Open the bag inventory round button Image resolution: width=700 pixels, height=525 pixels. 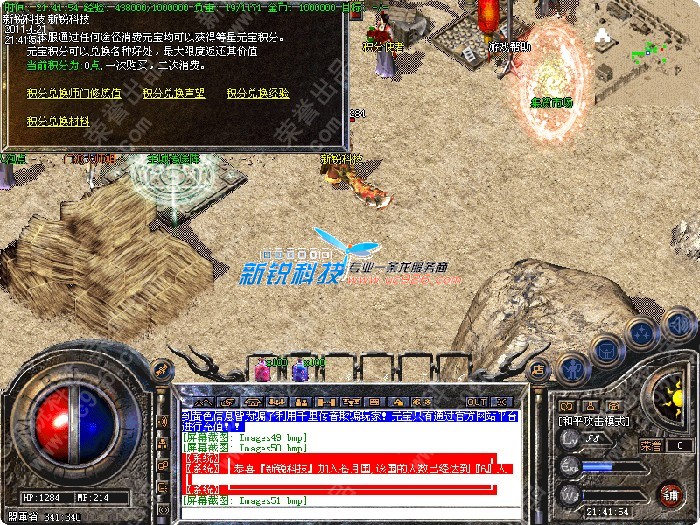(x=607, y=348)
